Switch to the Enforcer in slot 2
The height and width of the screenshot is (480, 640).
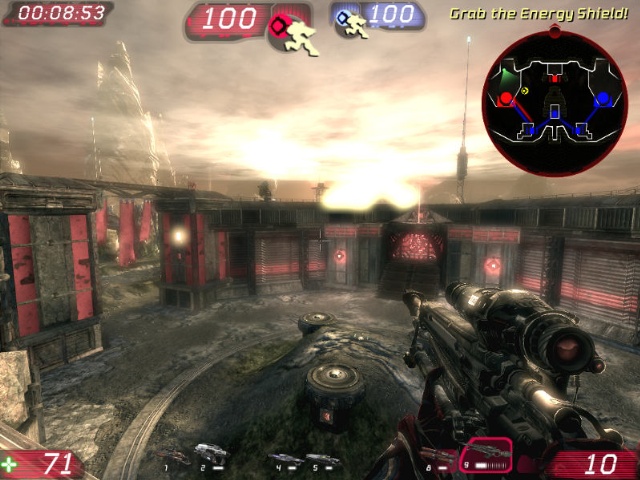click(211, 454)
